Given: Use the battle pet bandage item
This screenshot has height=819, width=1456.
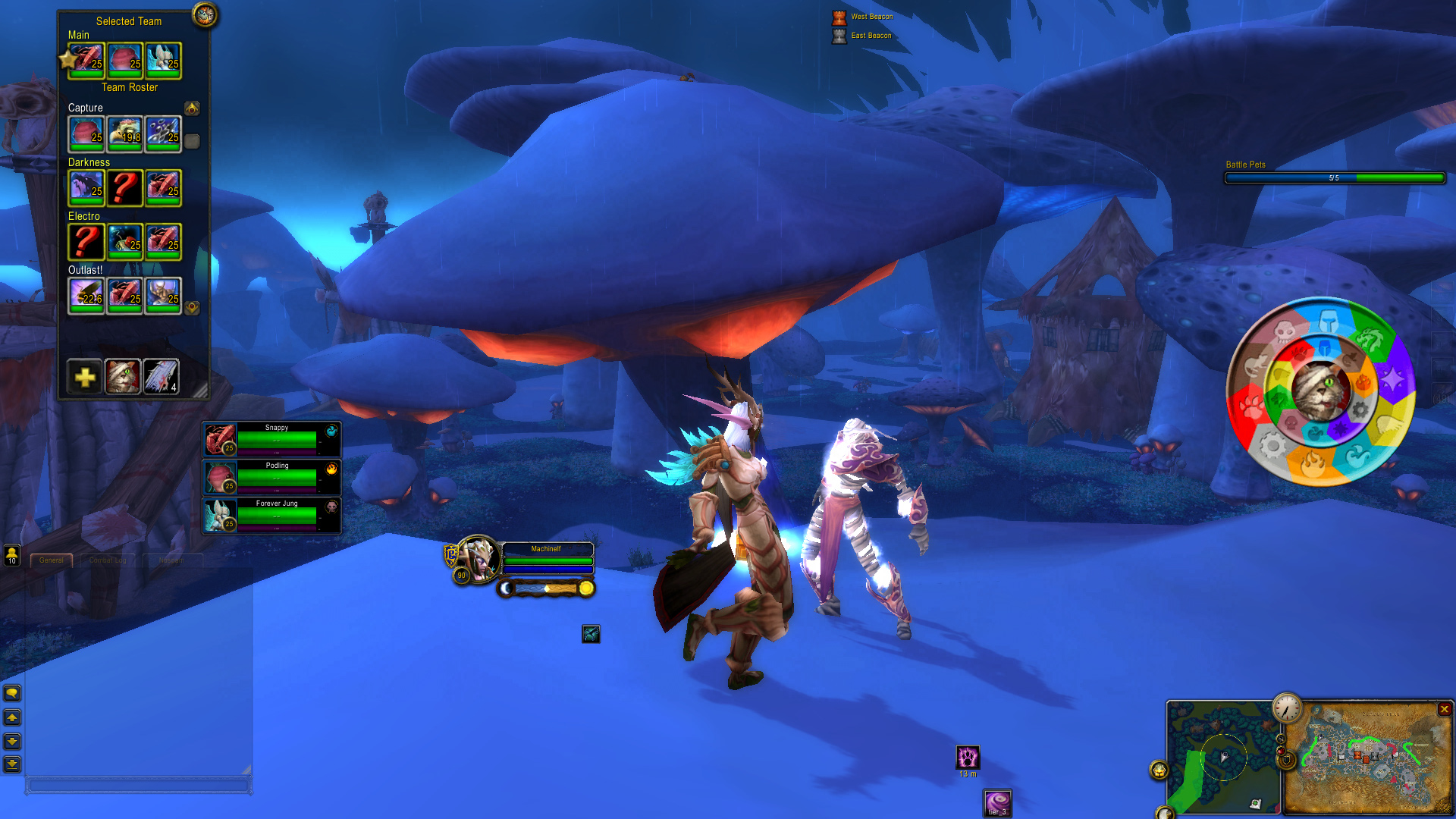Looking at the screenshot, I should (162, 376).
